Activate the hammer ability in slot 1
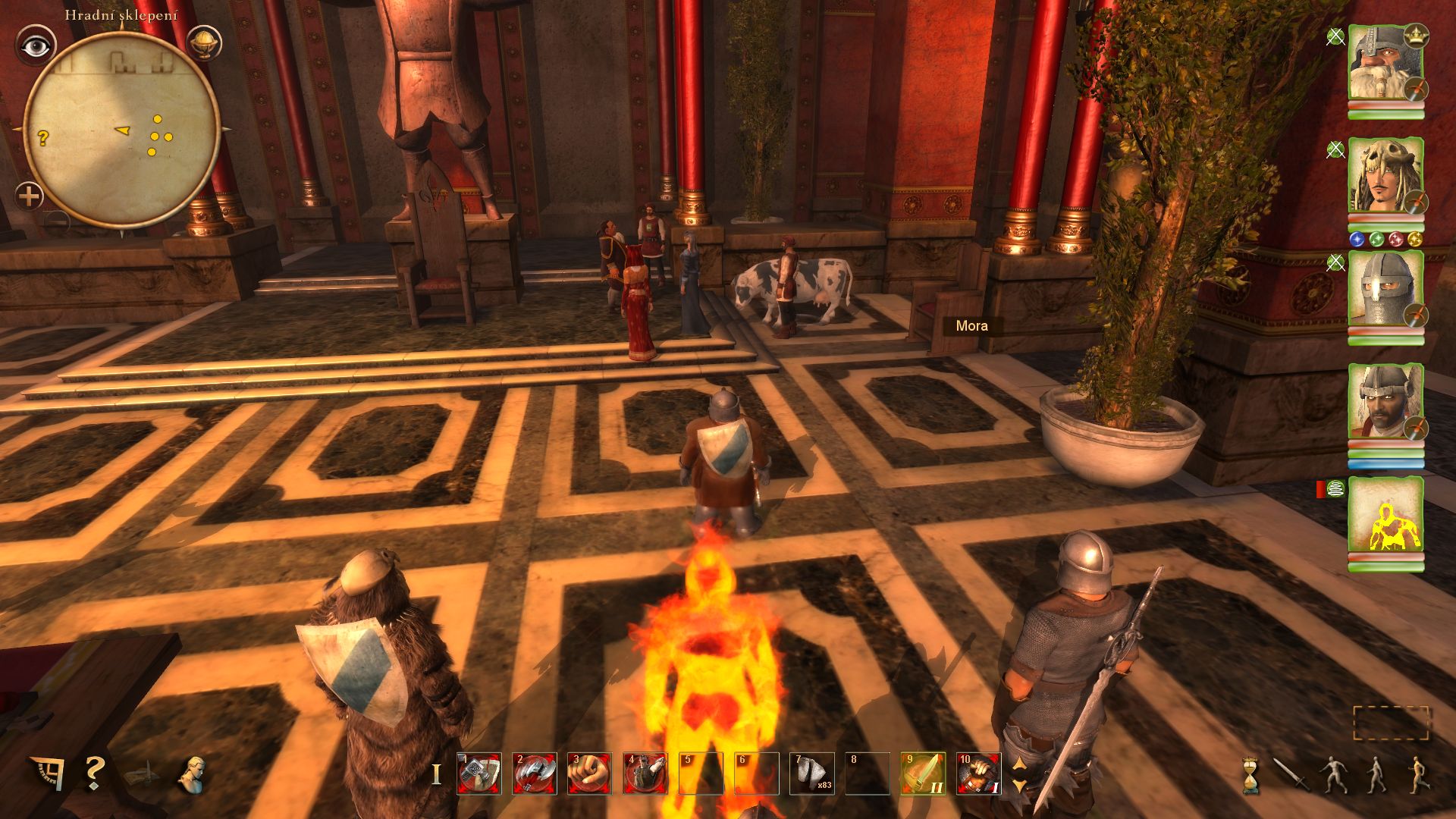 click(479, 773)
